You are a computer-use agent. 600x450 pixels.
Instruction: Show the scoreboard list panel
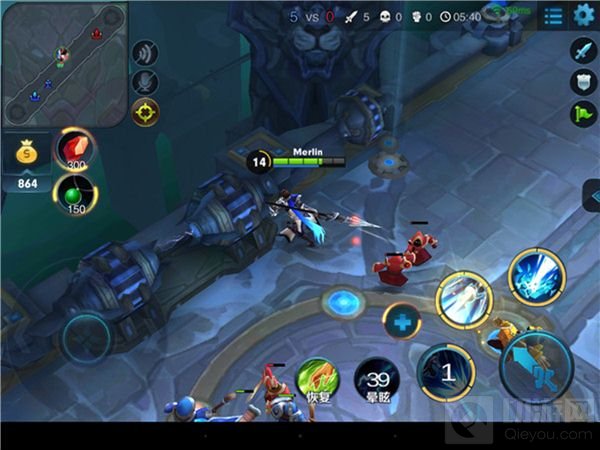[x=552, y=16]
